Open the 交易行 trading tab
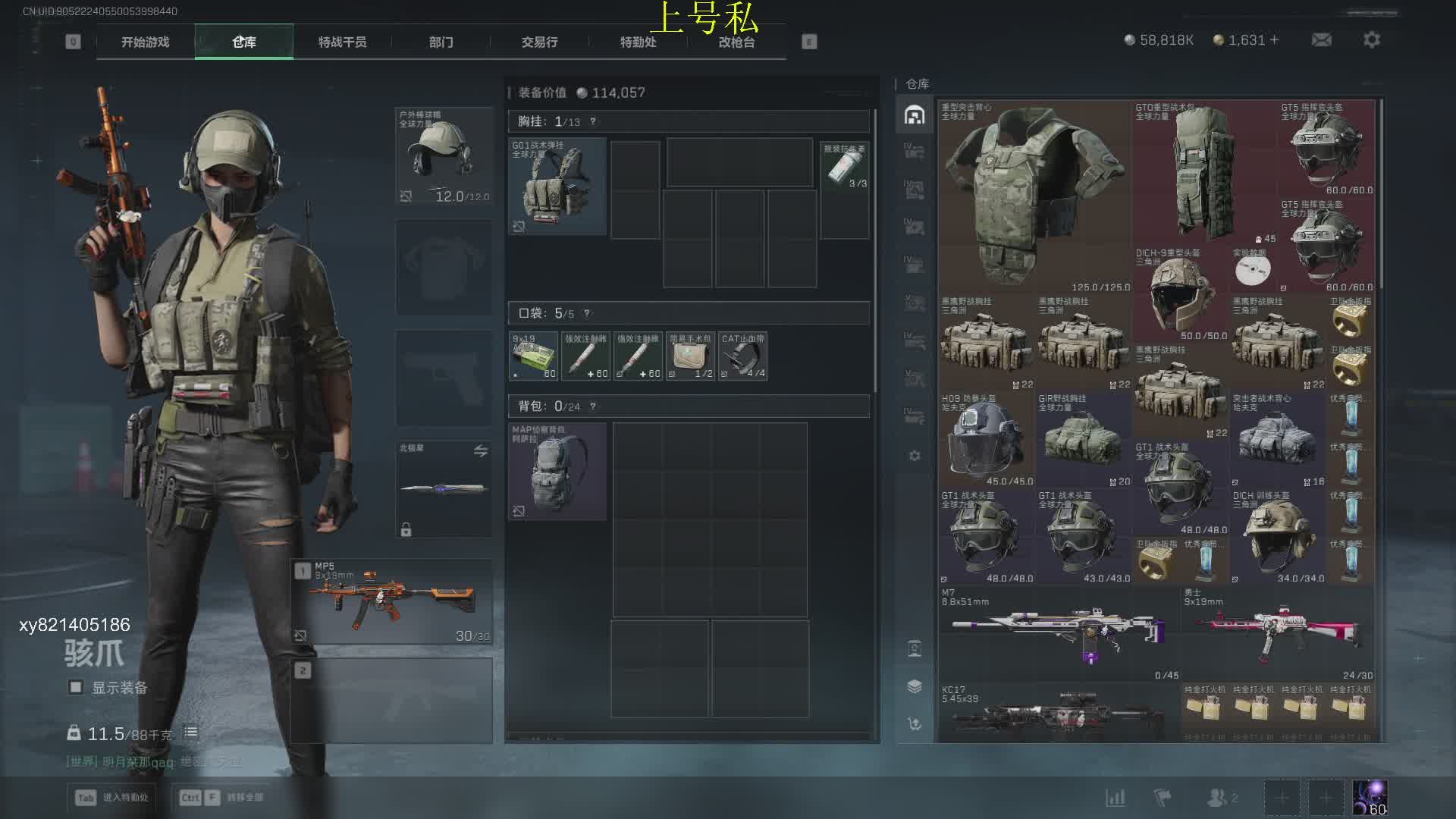Viewport: 1456px width, 819px height. (x=539, y=42)
